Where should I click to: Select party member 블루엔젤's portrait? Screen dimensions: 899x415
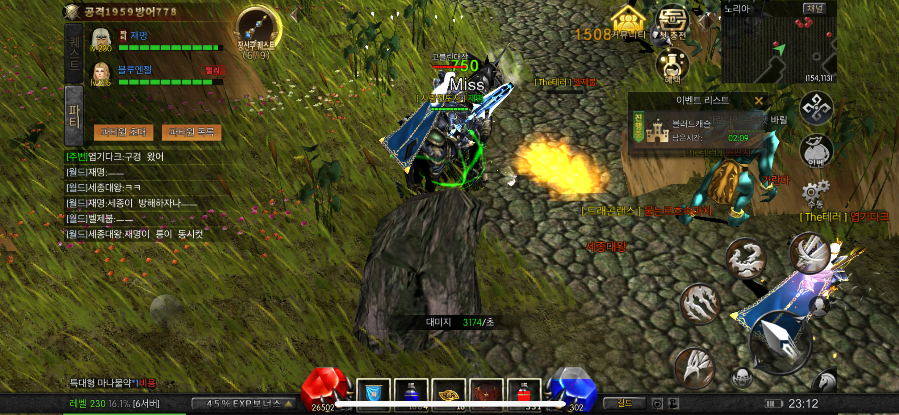[101, 74]
